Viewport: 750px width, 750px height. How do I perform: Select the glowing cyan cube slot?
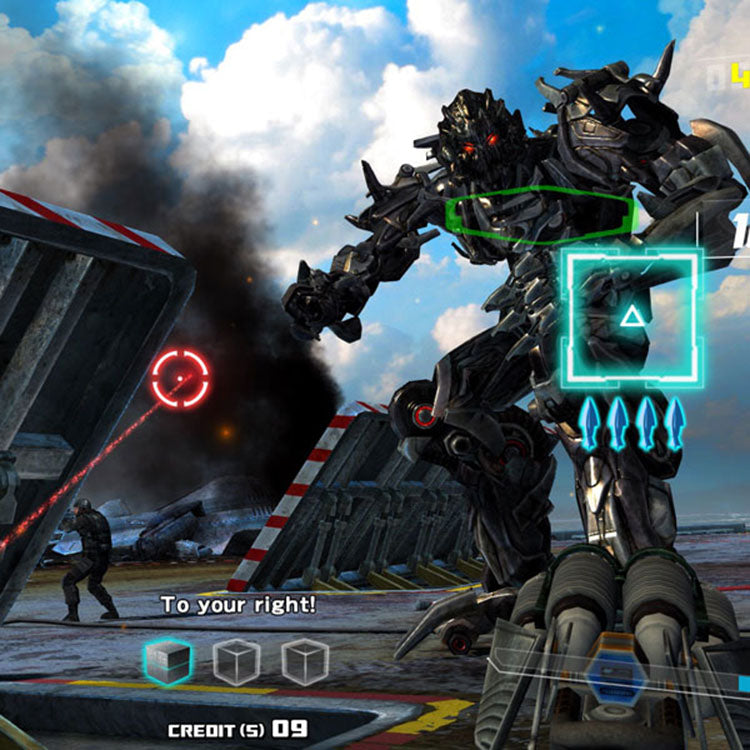tap(168, 661)
